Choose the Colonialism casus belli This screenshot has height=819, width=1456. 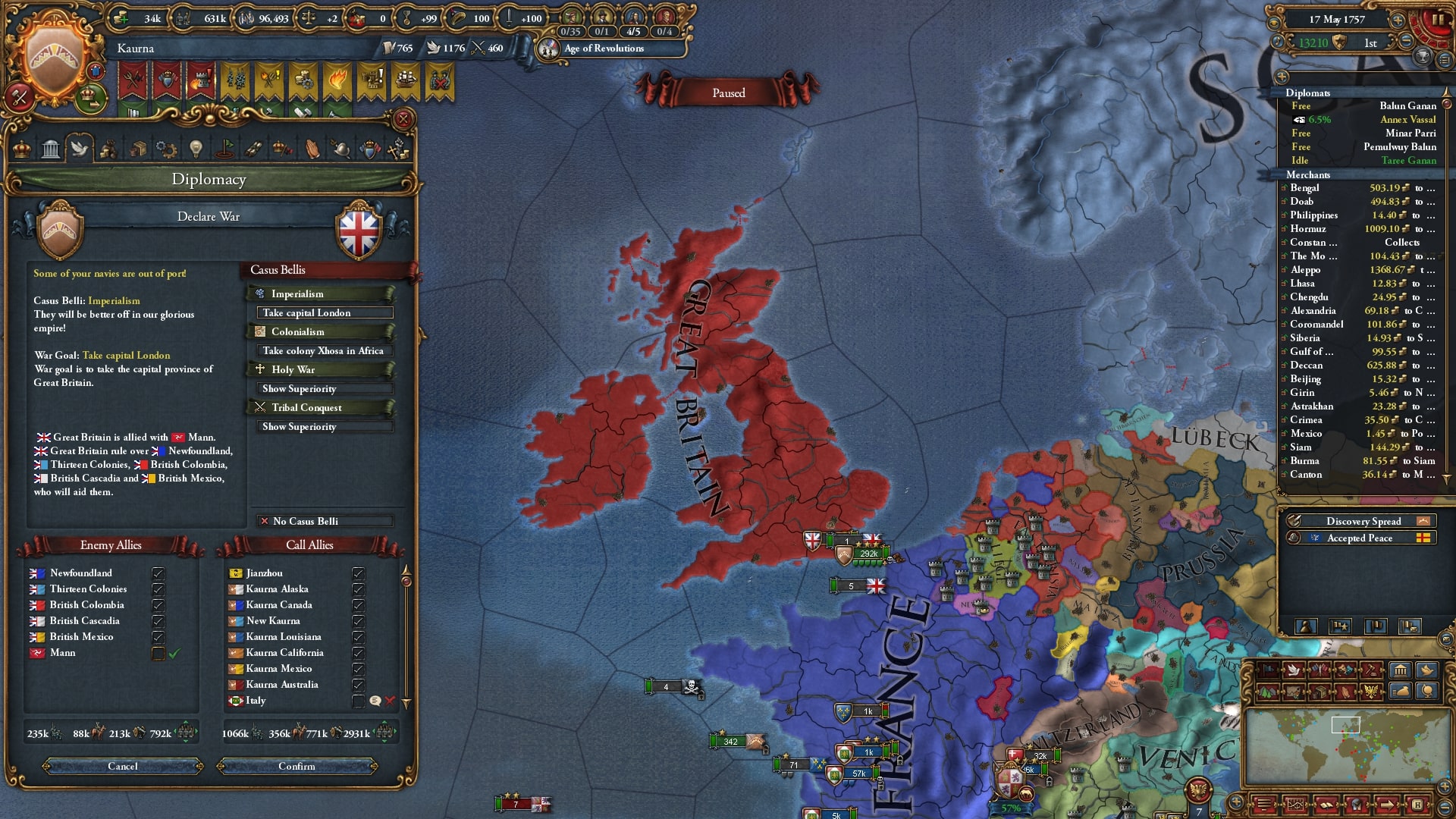click(x=320, y=331)
